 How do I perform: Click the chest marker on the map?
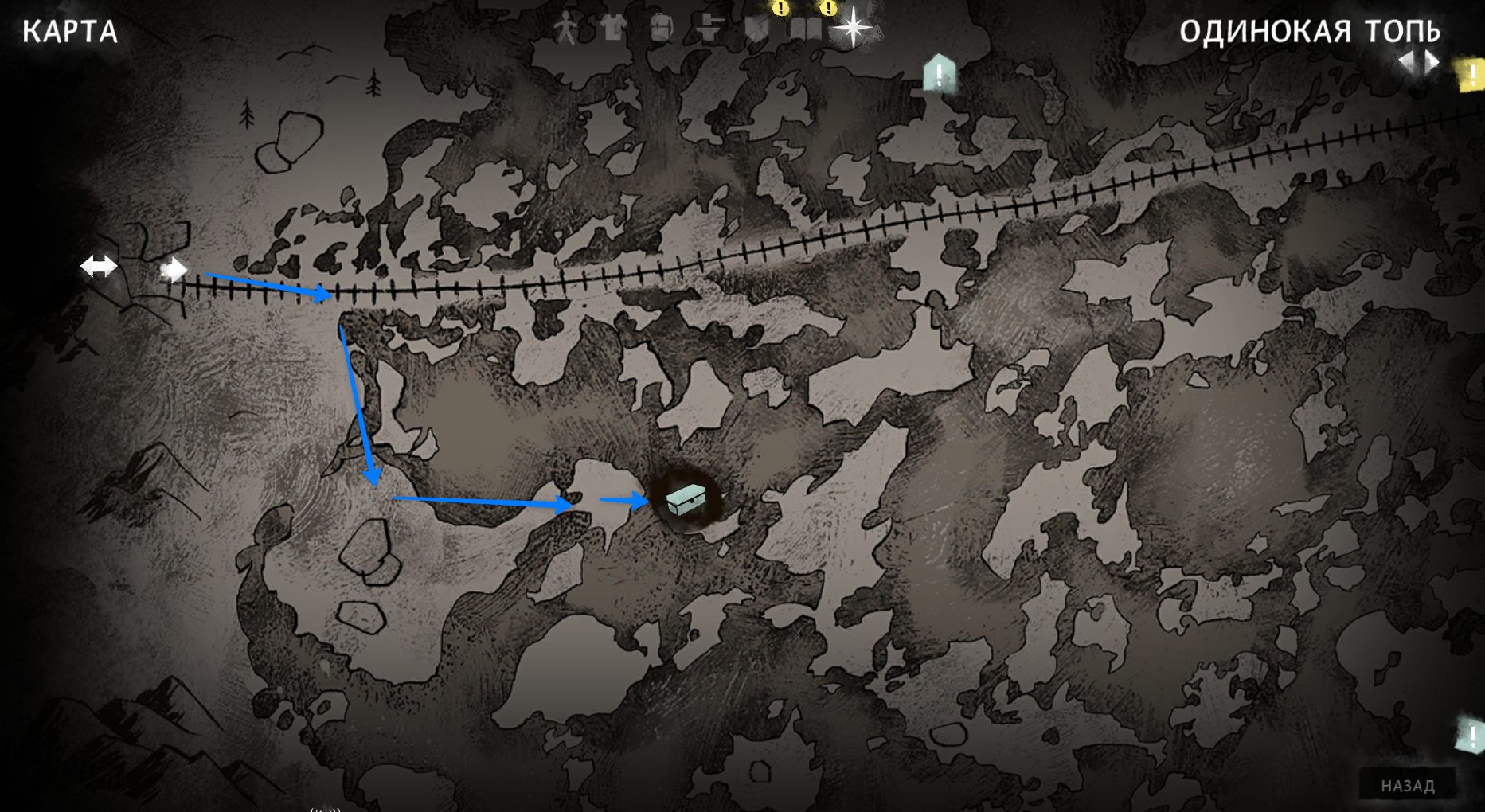coord(686,499)
